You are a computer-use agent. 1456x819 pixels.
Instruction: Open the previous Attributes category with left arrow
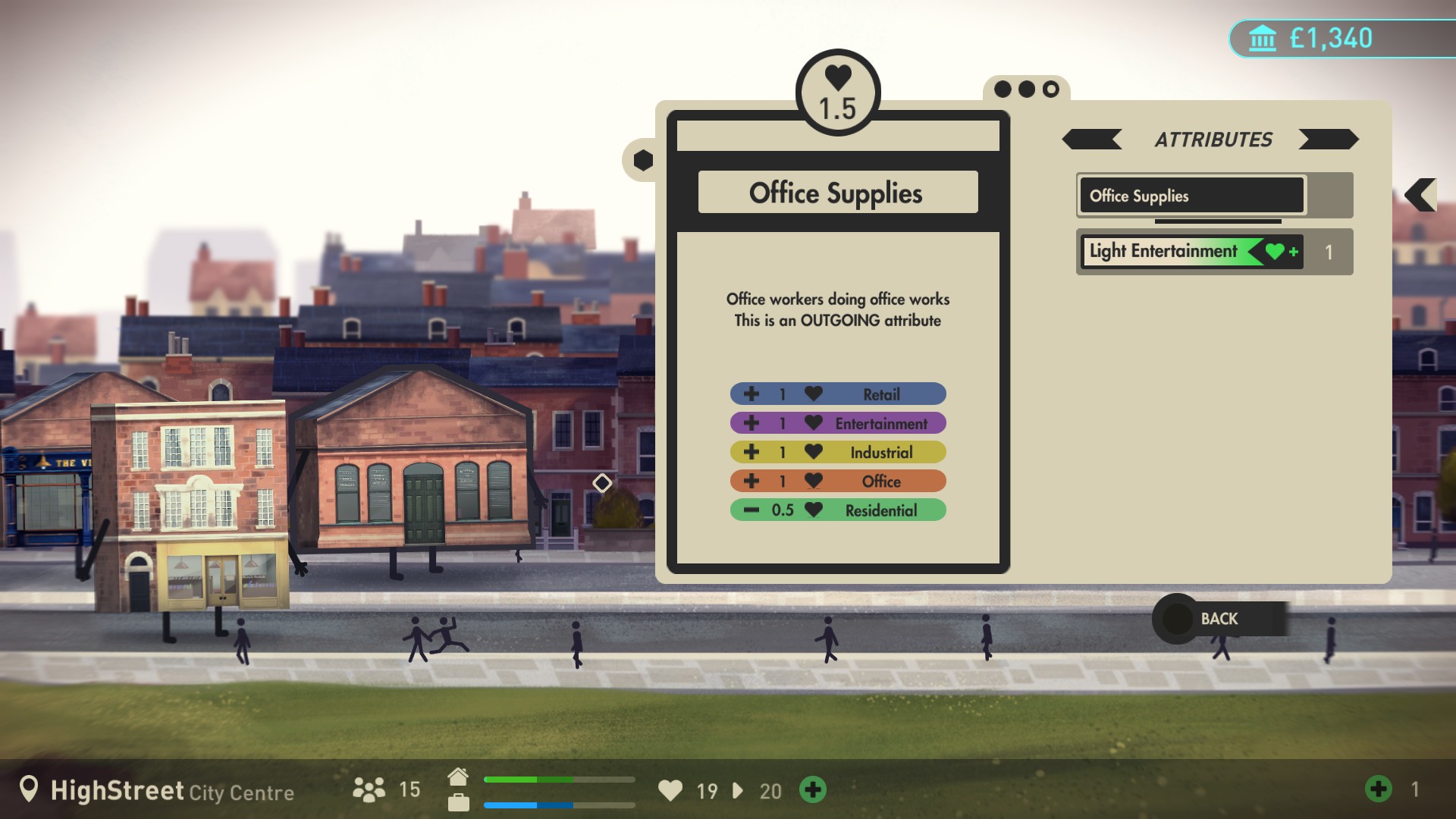coord(1092,140)
